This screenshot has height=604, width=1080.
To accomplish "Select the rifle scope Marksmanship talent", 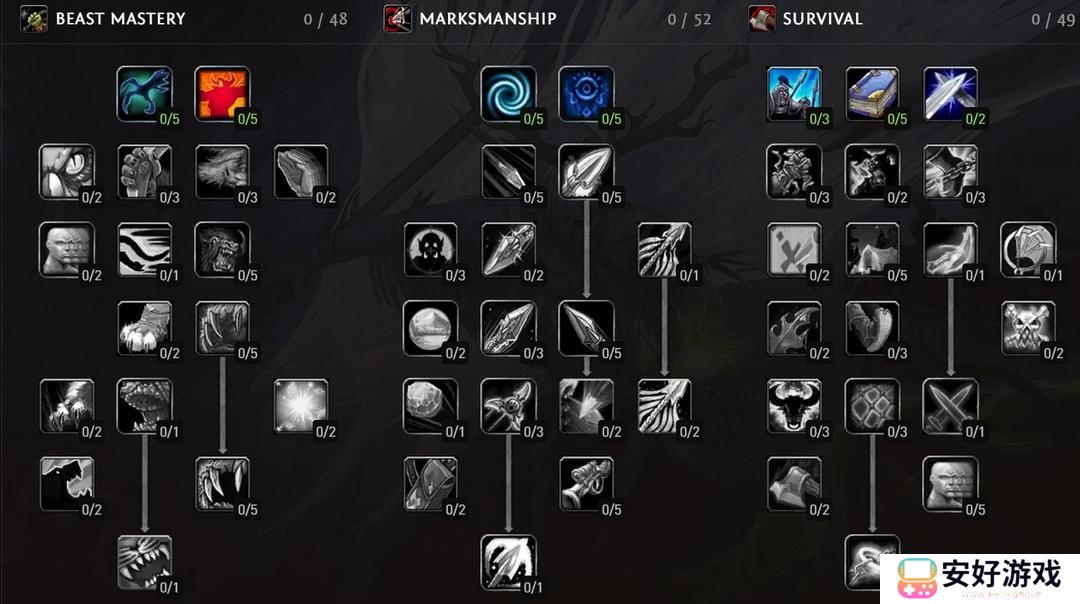I will pyautogui.click(x=586, y=484).
